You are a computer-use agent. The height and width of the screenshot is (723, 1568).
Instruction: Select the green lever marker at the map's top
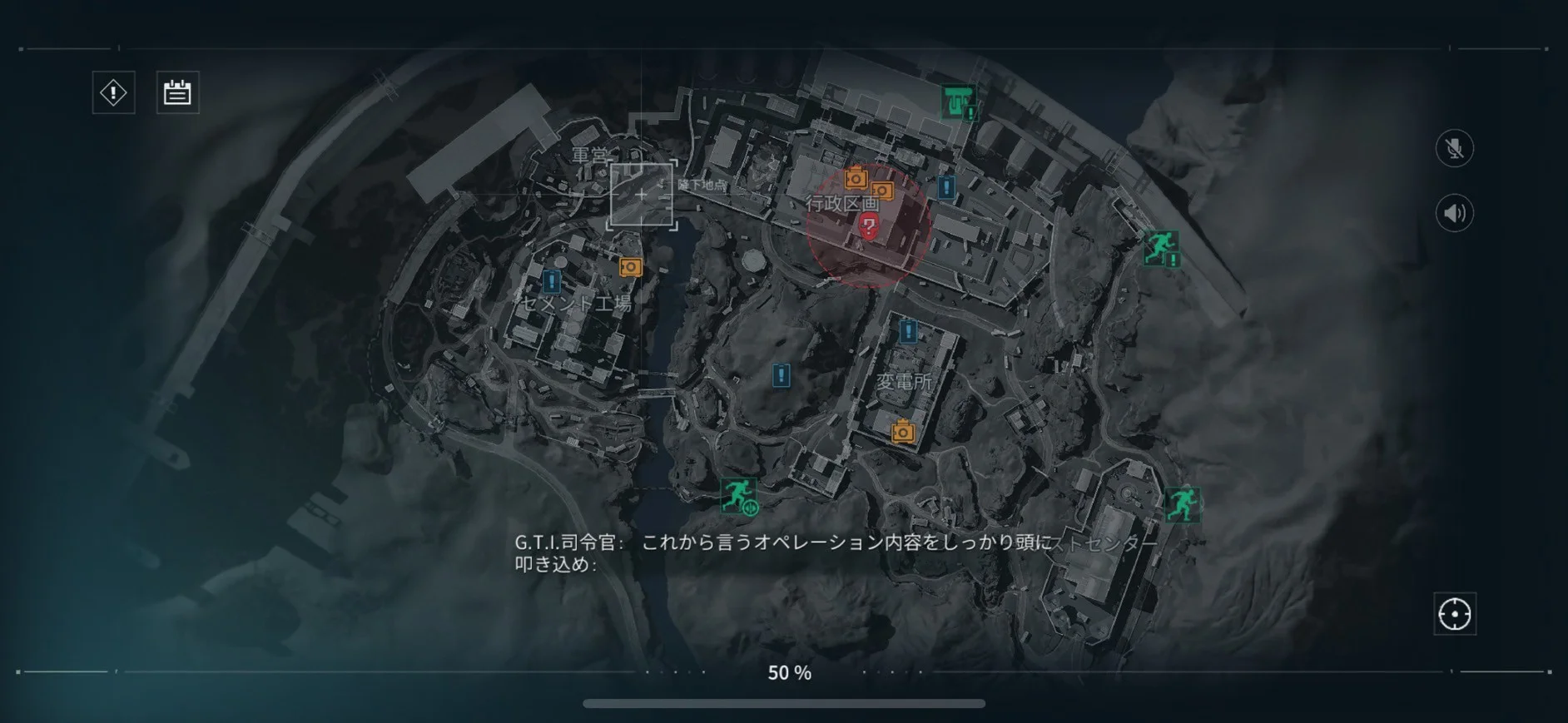(958, 102)
